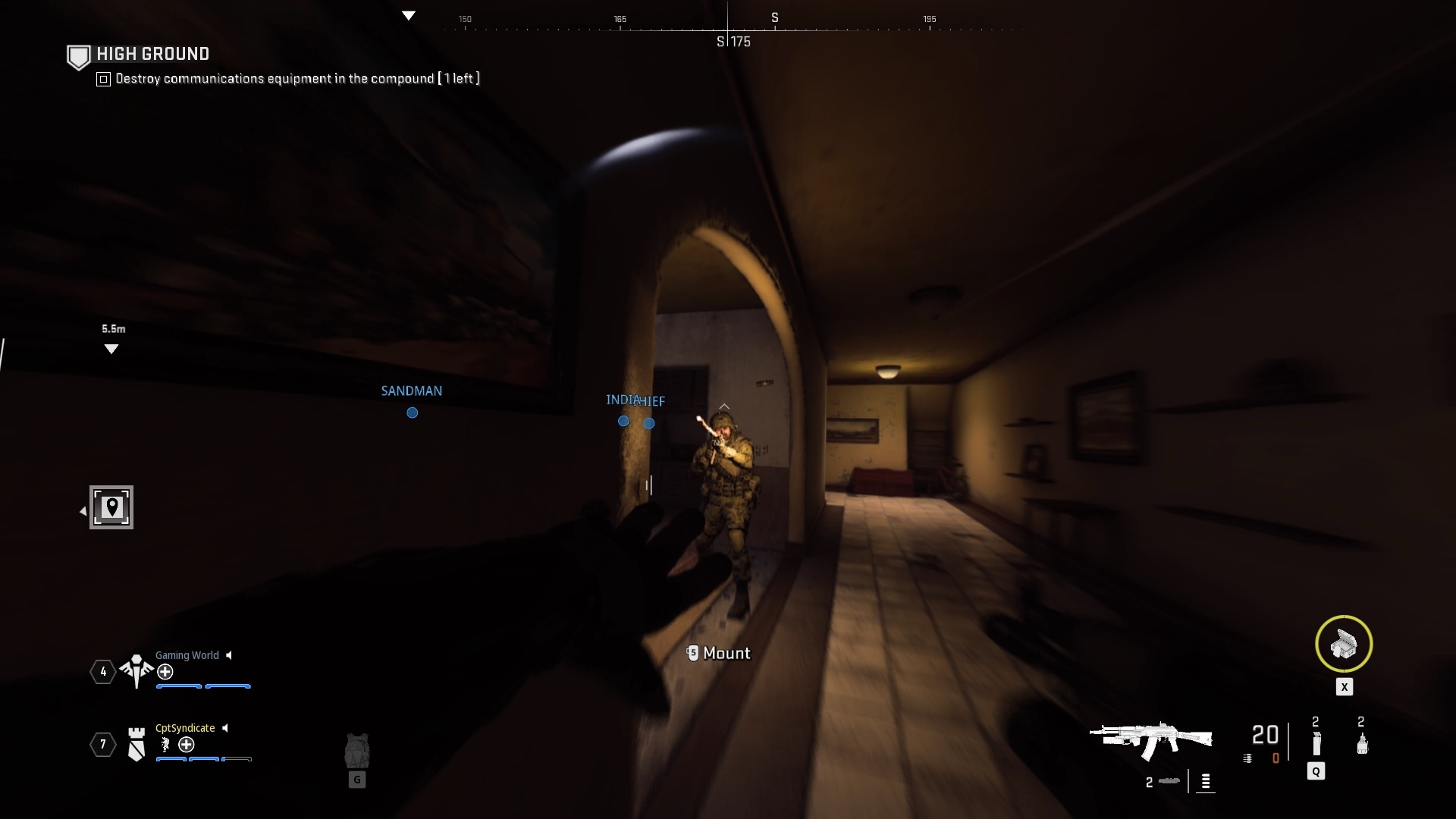Mute the speaker next to CptSyndicate
Screen dimensions: 1456x819
point(225,727)
